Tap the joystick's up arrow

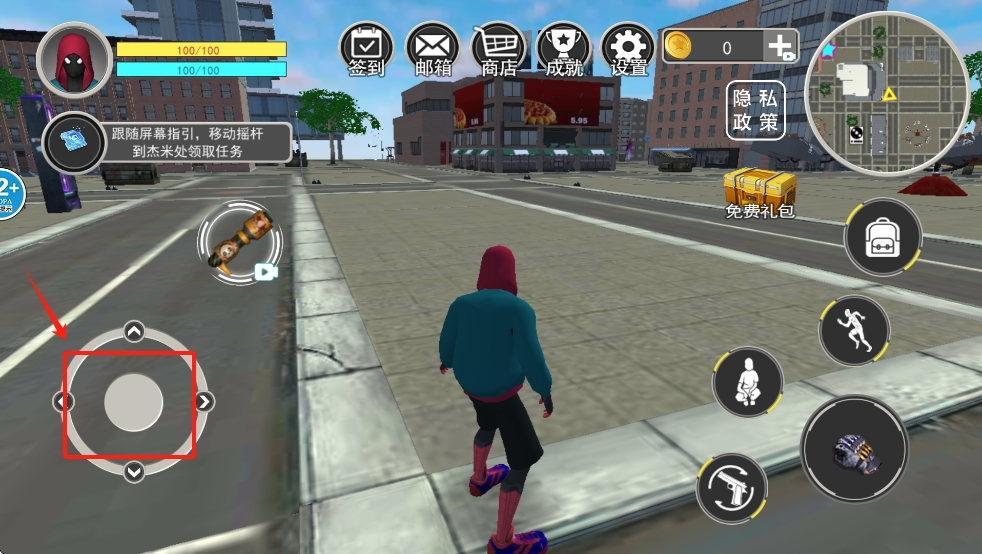pos(134,332)
